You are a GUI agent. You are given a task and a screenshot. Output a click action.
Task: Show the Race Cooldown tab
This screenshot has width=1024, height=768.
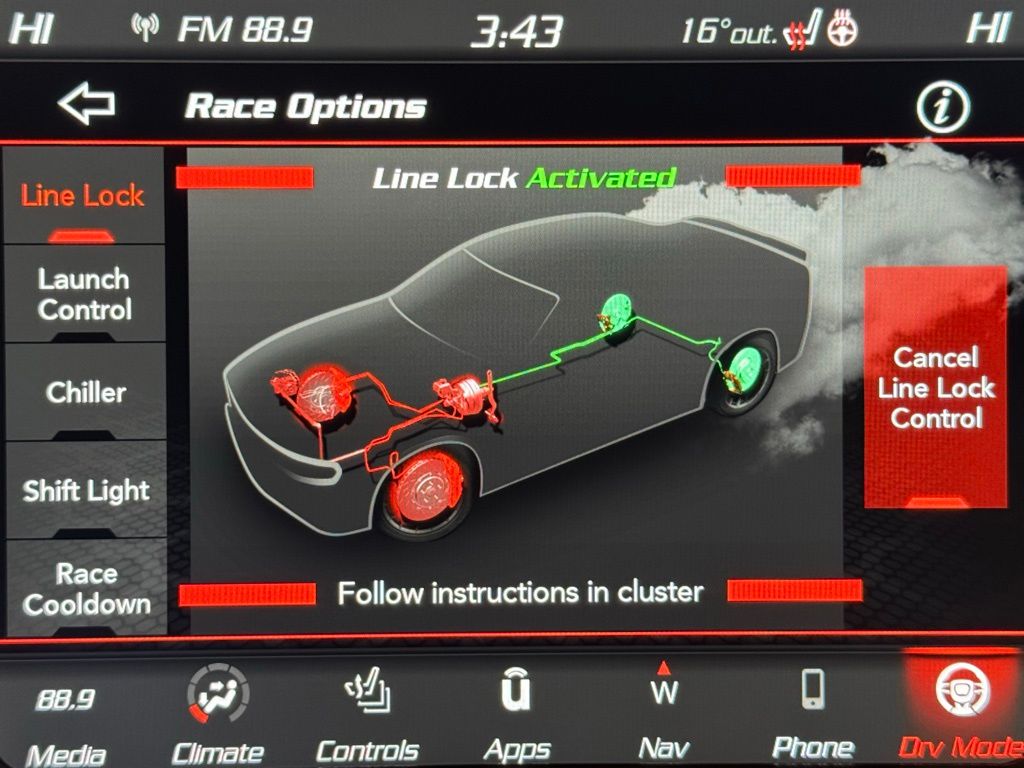coord(86,588)
